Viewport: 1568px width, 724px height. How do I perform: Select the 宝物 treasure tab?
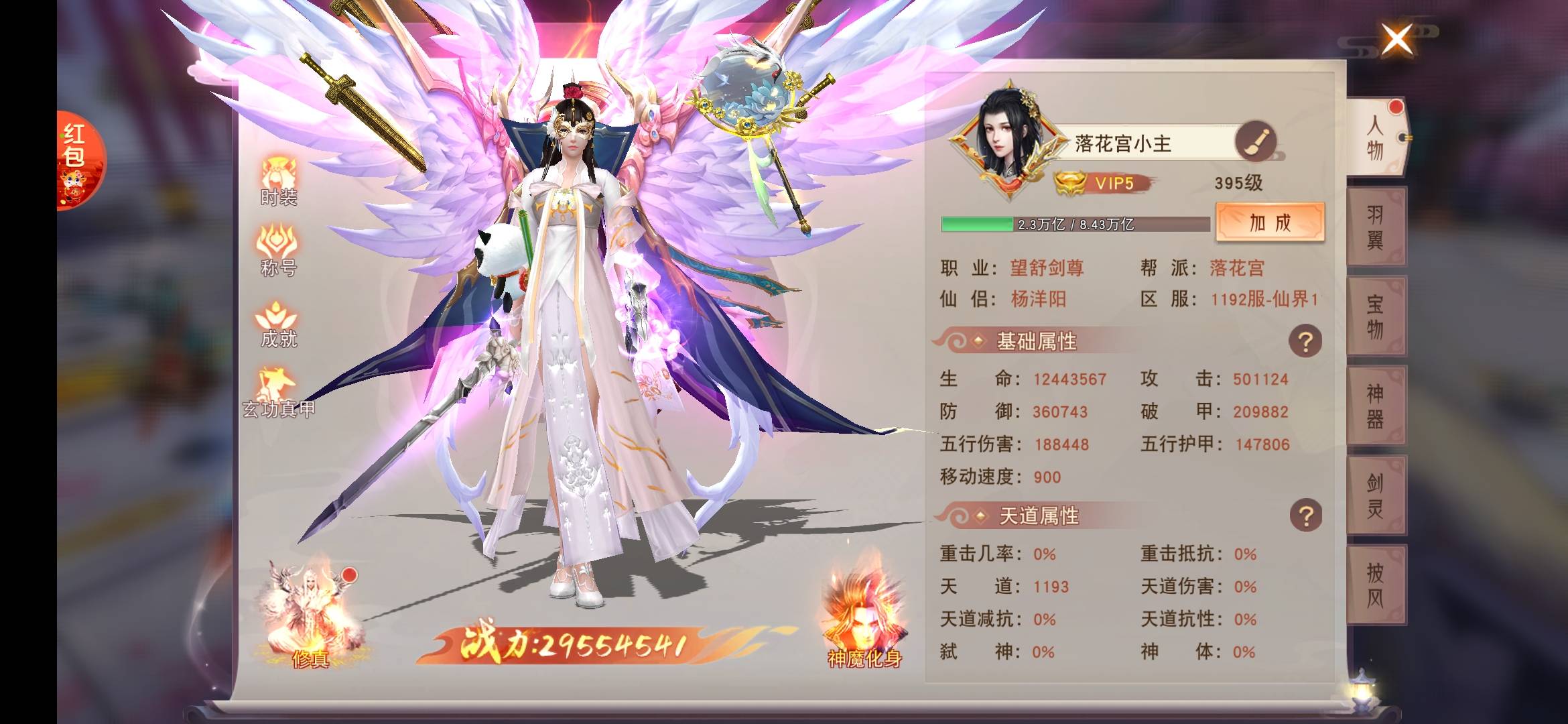(1375, 316)
